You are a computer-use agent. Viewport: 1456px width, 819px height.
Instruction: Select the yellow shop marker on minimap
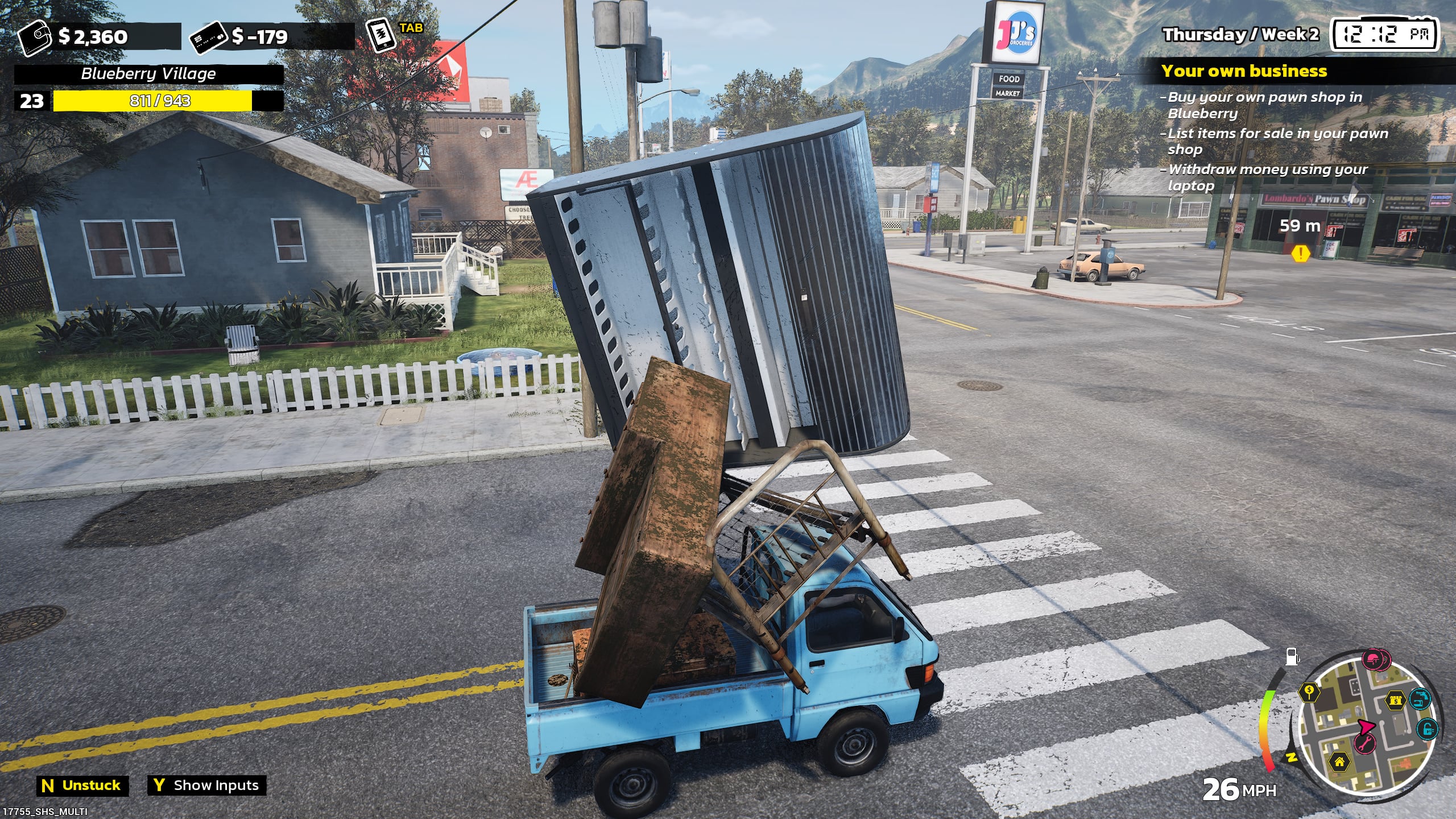(x=1396, y=700)
